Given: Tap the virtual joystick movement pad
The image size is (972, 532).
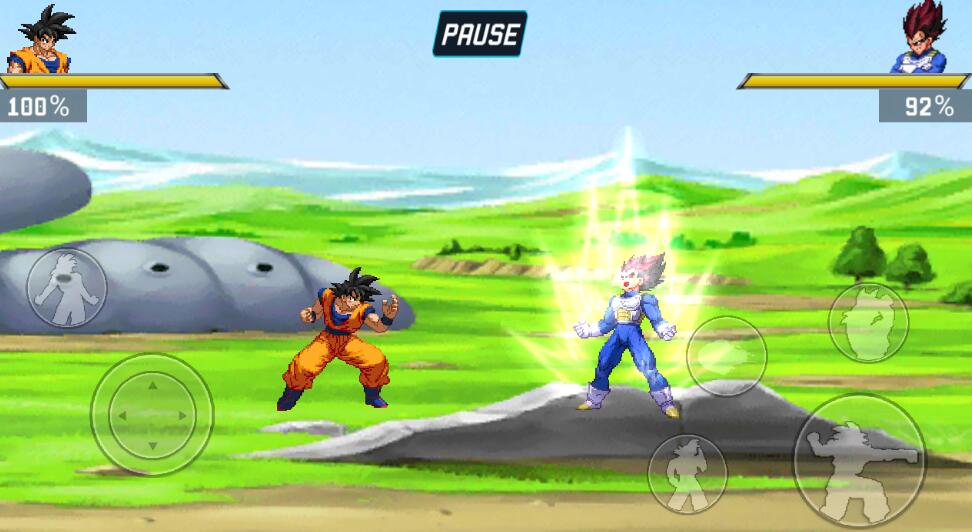Looking at the screenshot, I should (x=152, y=414).
